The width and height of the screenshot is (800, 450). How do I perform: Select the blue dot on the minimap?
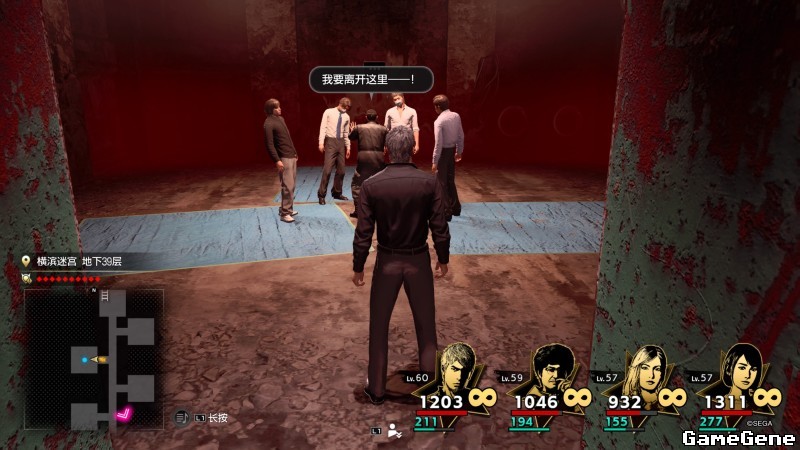coord(82,358)
